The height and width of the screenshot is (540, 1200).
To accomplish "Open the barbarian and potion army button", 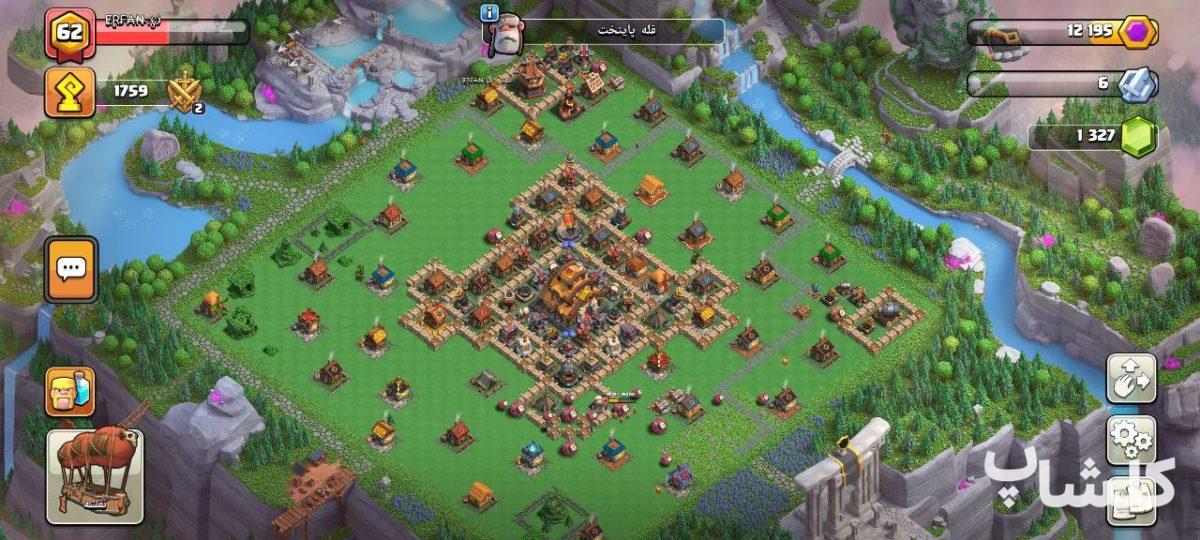I will click(69, 392).
